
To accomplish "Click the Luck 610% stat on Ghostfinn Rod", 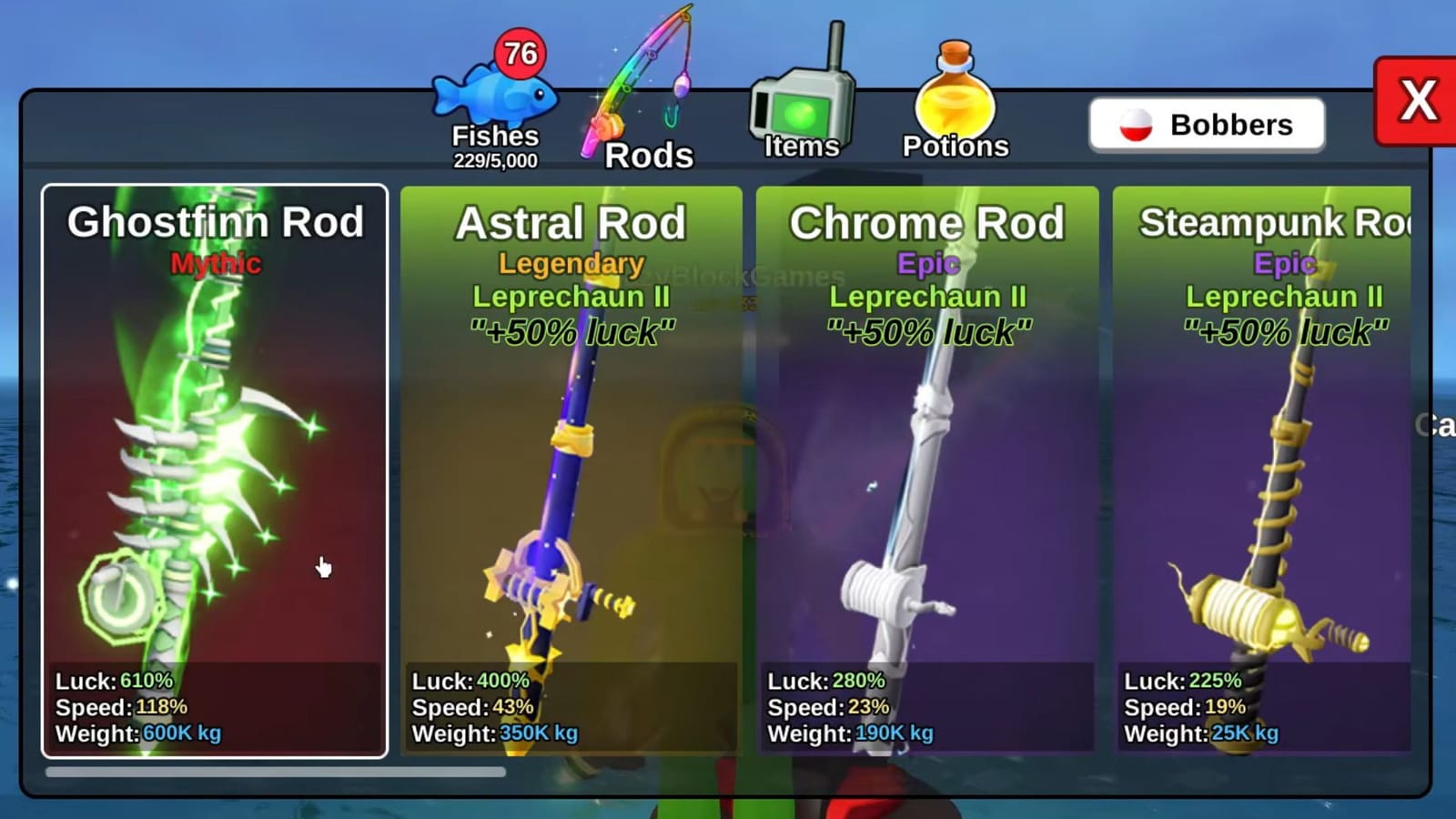I will coord(112,679).
